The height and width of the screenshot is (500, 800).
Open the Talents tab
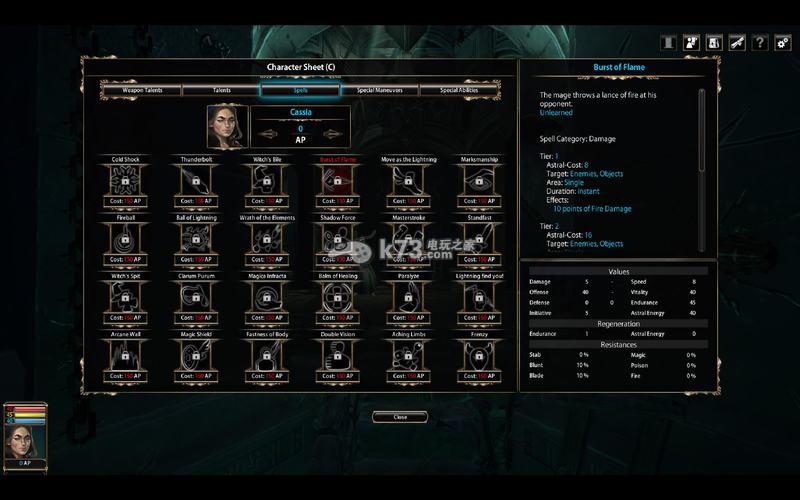tap(221, 90)
